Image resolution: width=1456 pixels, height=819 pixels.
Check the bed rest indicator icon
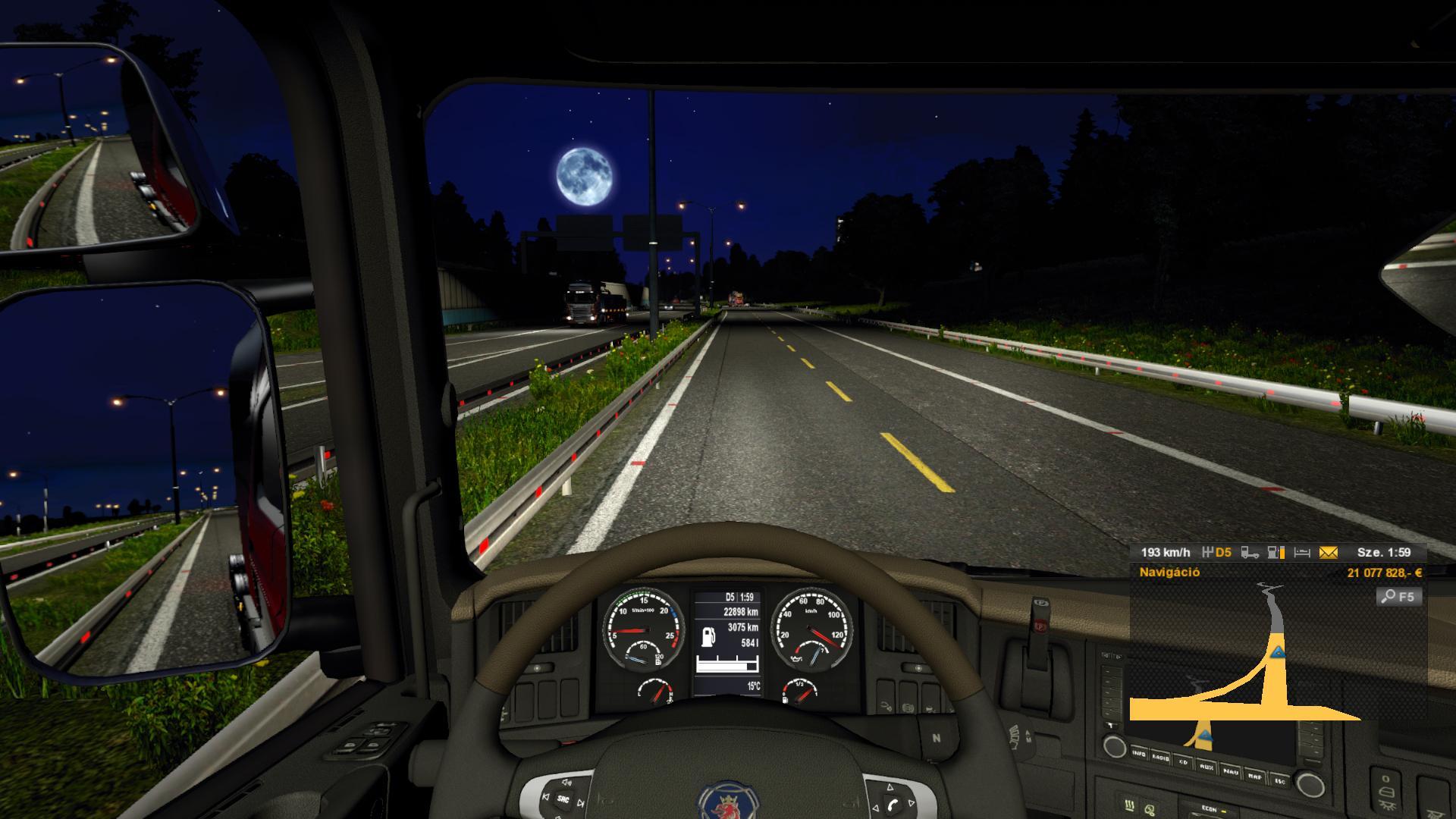click(x=1302, y=553)
